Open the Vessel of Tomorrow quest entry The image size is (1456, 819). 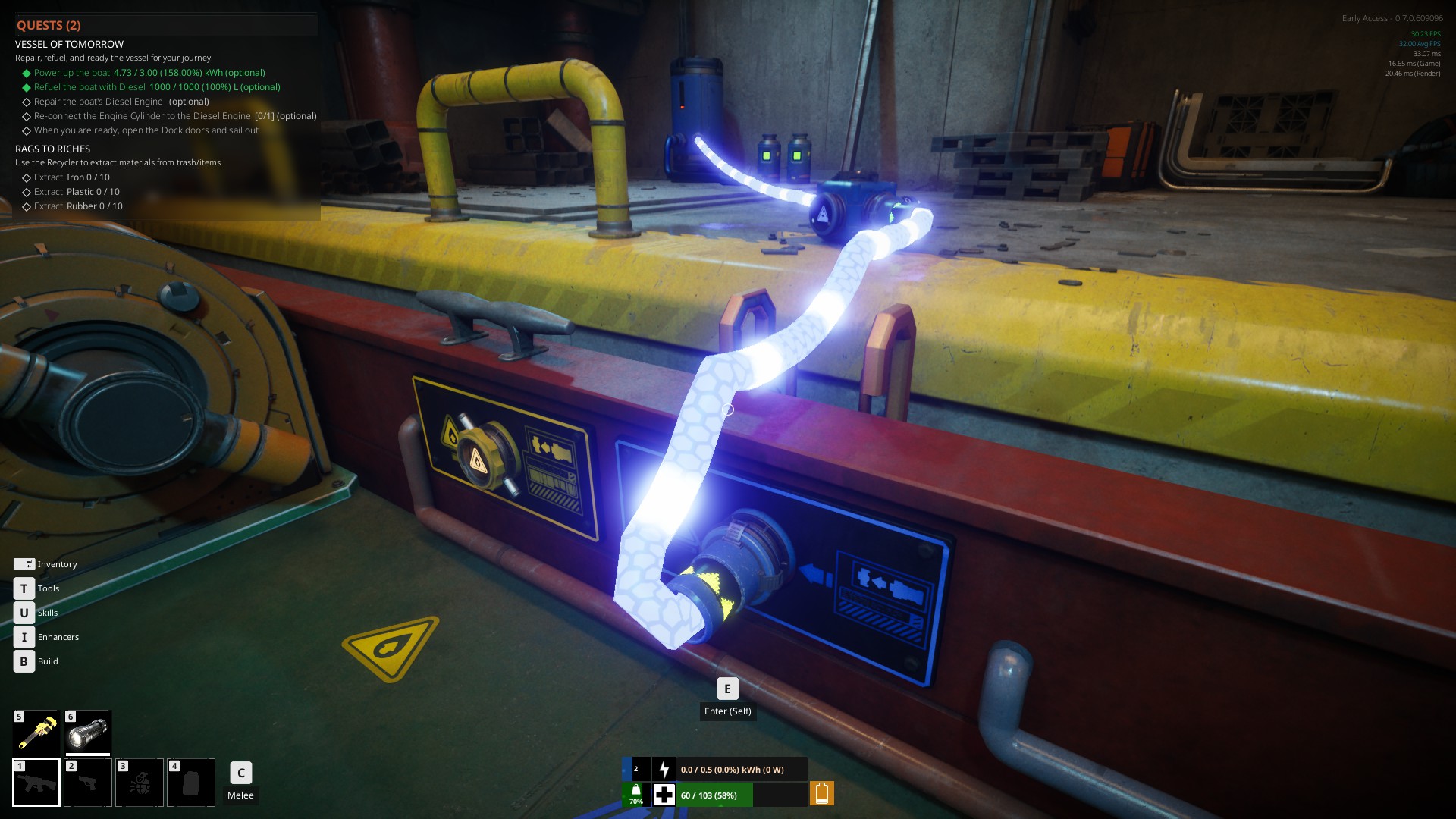click(x=69, y=45)
